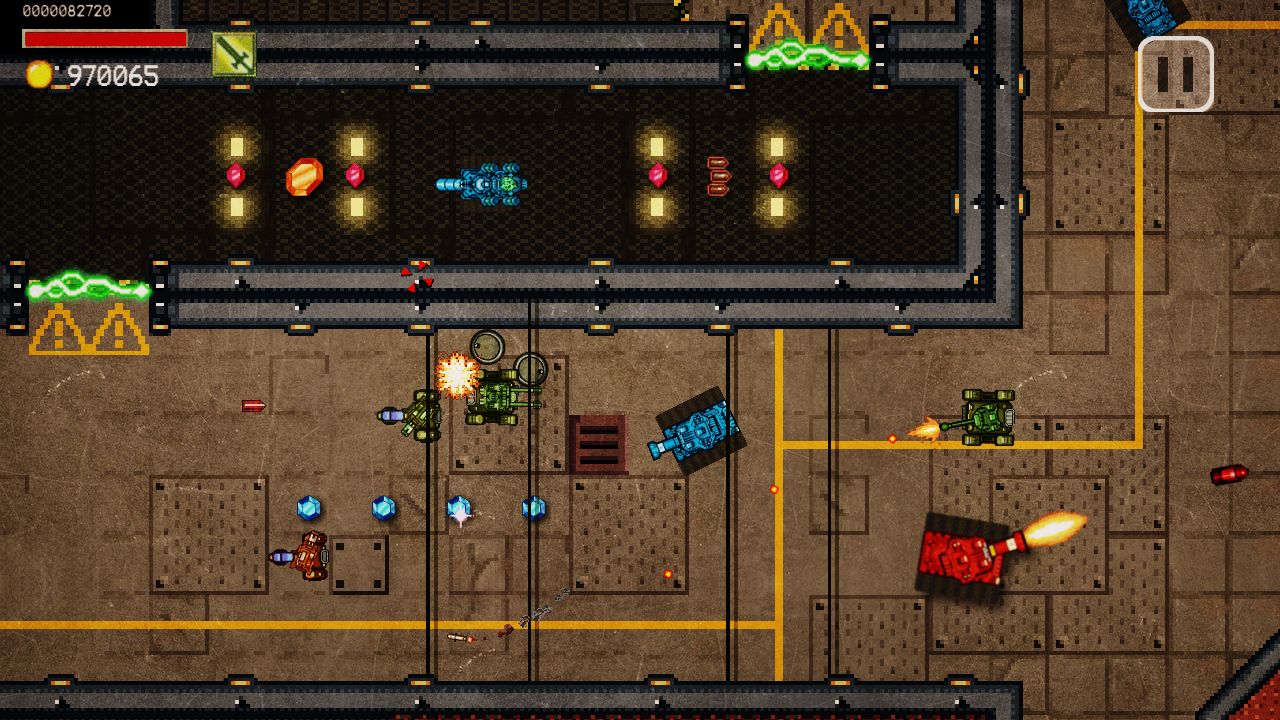Image resolution: width=1280 pixels, height=720 pixels.
Task: Click the red missile pickup on the left ground
Action: (253, 406)
